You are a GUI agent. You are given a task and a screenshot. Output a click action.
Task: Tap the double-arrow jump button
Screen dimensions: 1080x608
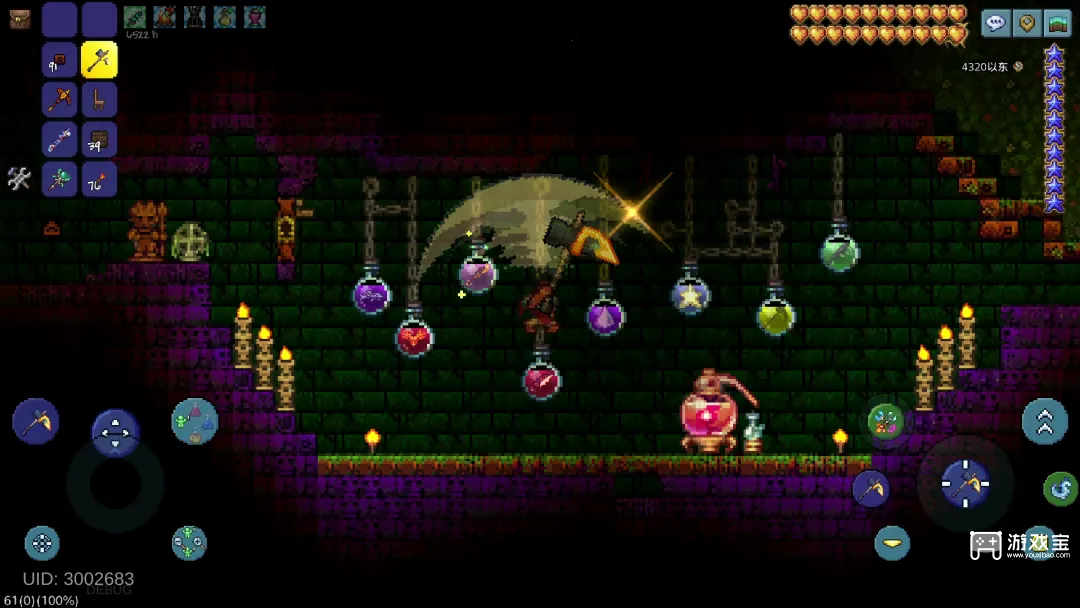click(x=1044, y=421)
